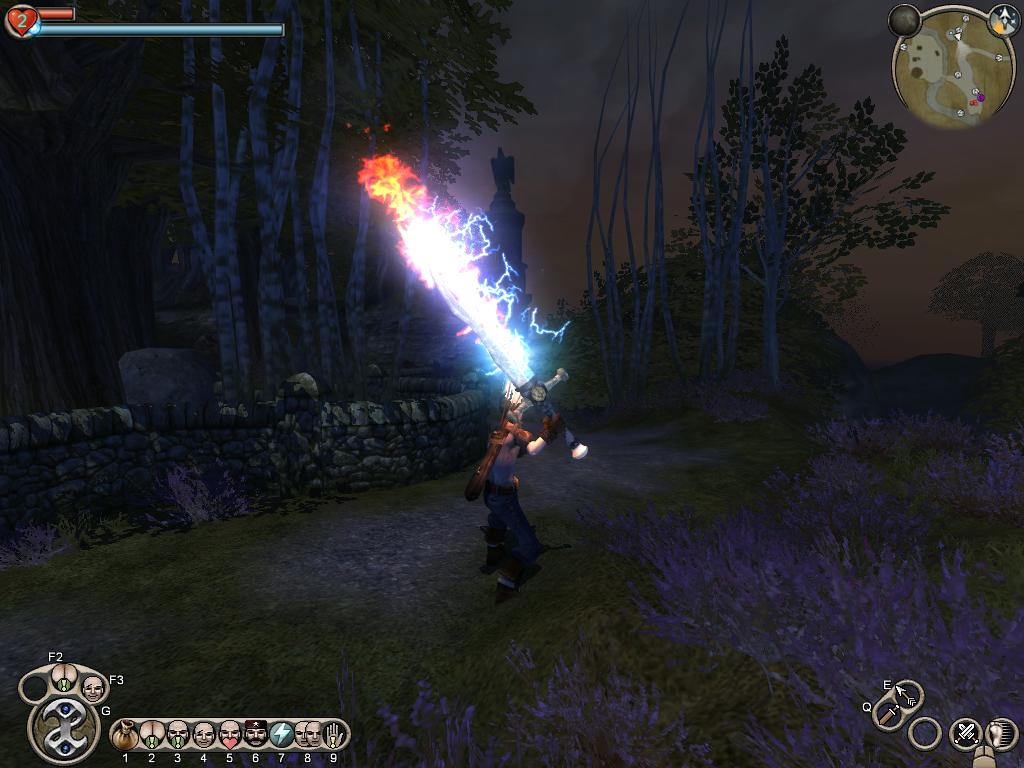Choose the smirking face expression in slot 4
Screen dimensions: 1024x768
(204, 736)
